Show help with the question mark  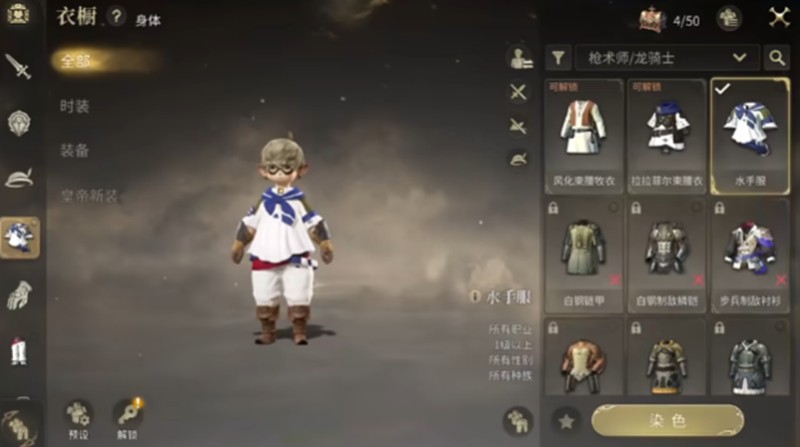point(117,17)
